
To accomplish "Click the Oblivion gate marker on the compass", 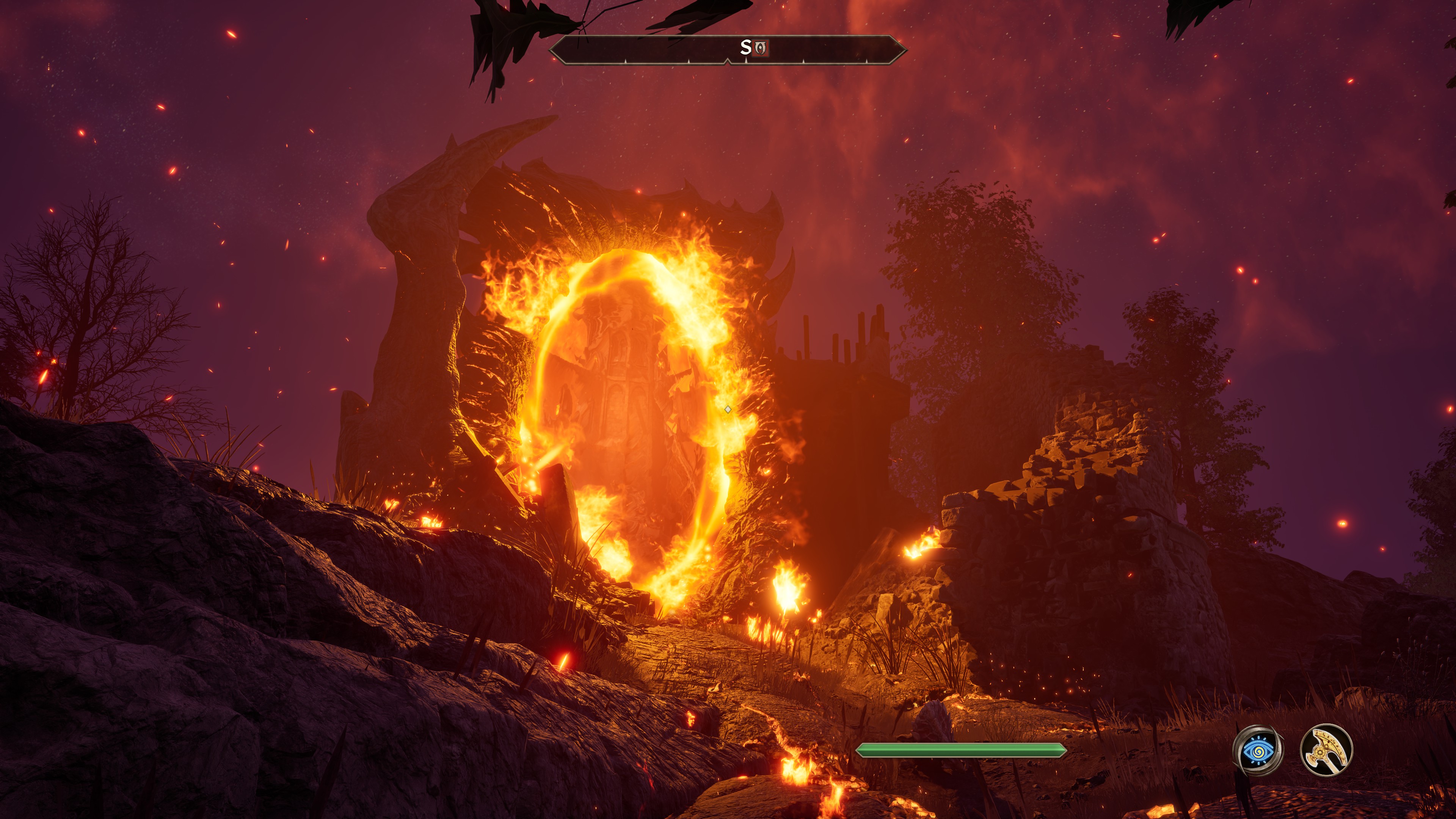I will (x=761, y=49).
